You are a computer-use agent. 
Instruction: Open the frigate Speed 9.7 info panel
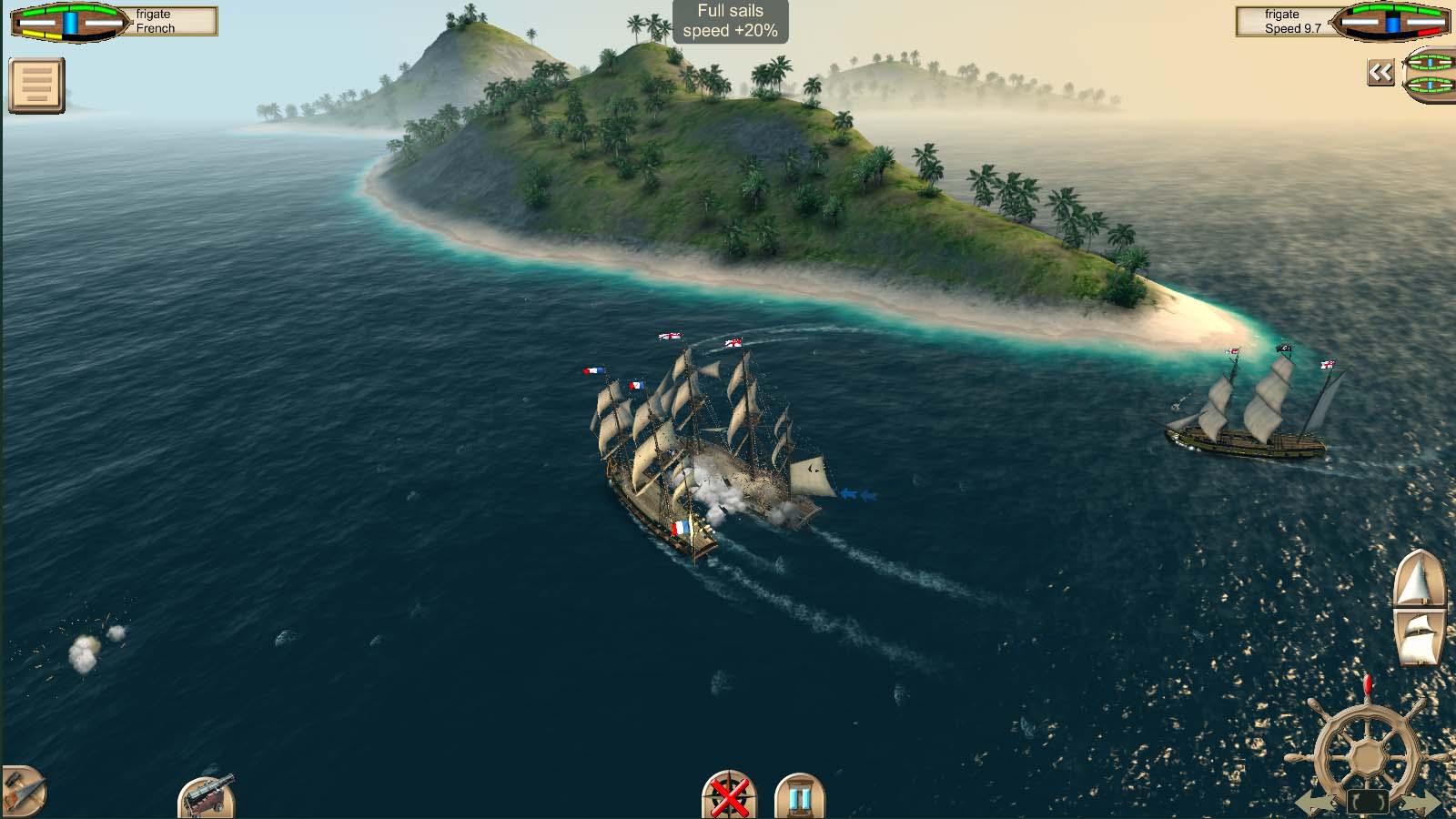pos(1283,23)
